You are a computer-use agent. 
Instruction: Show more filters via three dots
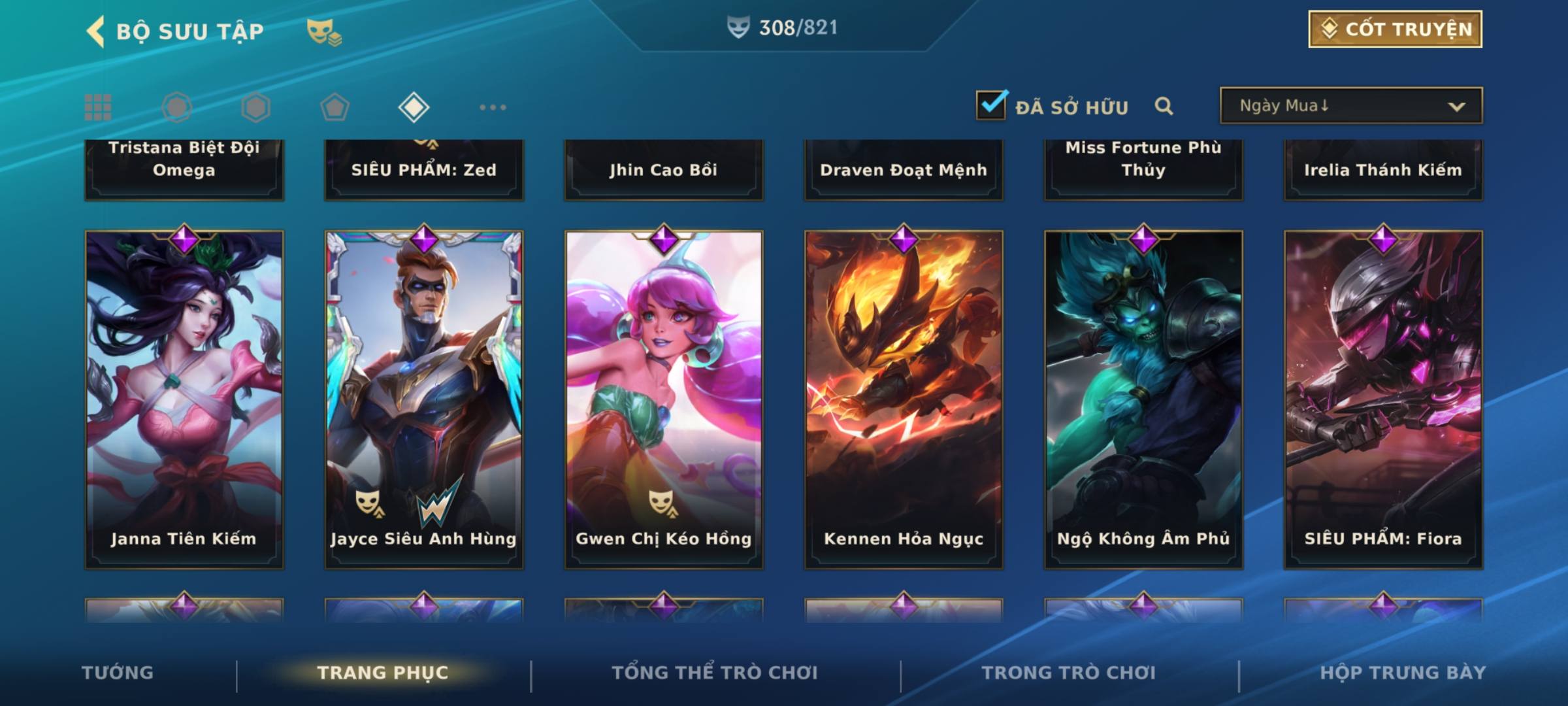point(493,107)
